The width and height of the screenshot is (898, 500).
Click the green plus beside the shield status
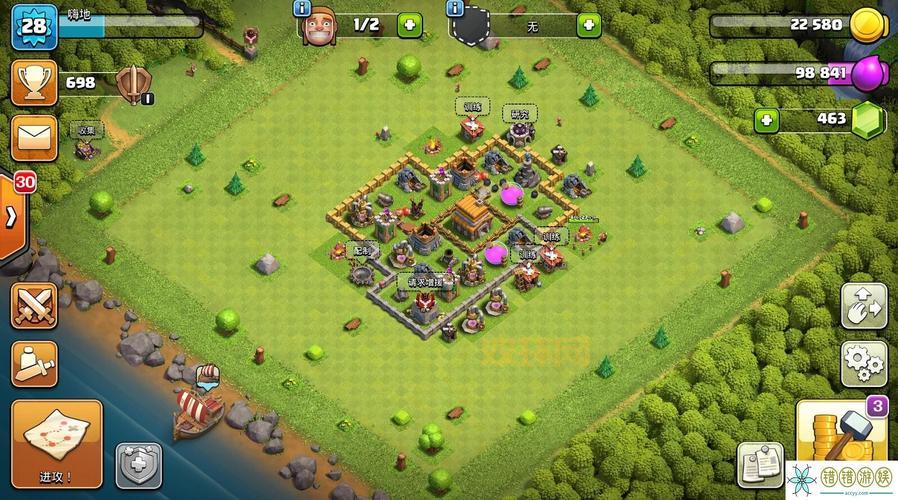point(589,25)
